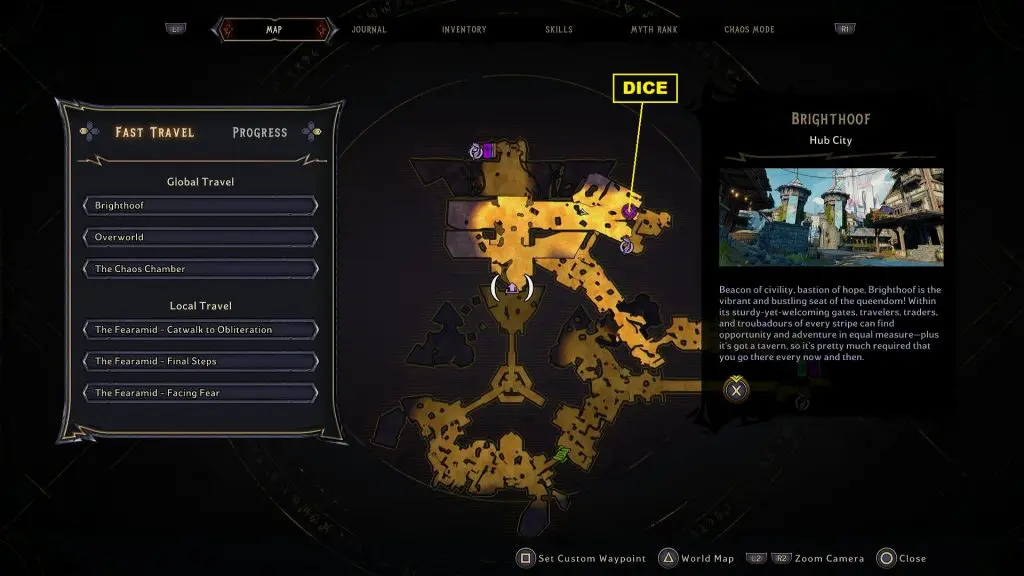Click the Brighthoof hub city preview image

tap(831, 217)
